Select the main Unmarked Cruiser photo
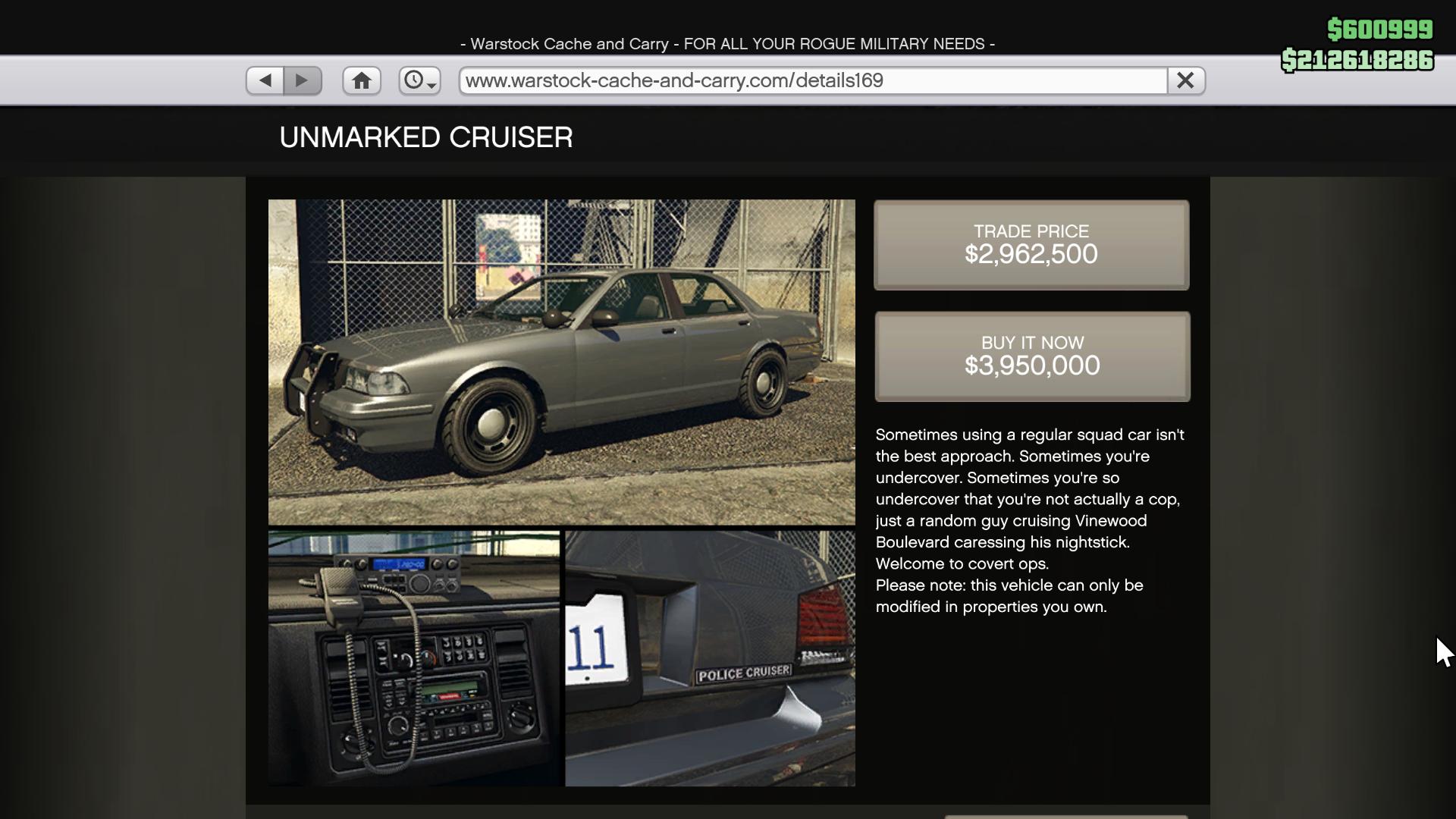Screen dimensions: 1456x819 click(x=561, y=362)
